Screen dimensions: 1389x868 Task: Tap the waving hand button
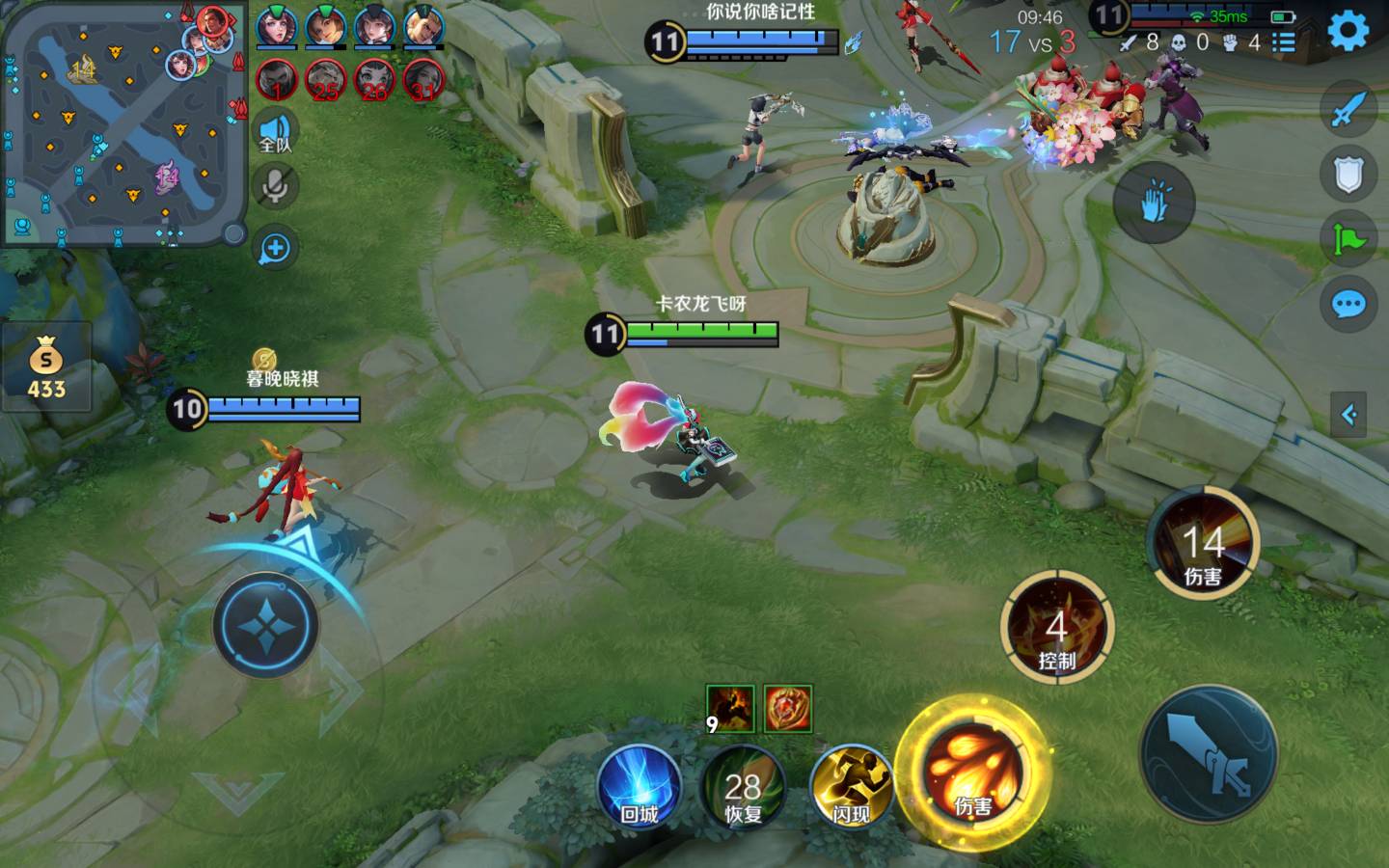click(x=1154, y=203)
